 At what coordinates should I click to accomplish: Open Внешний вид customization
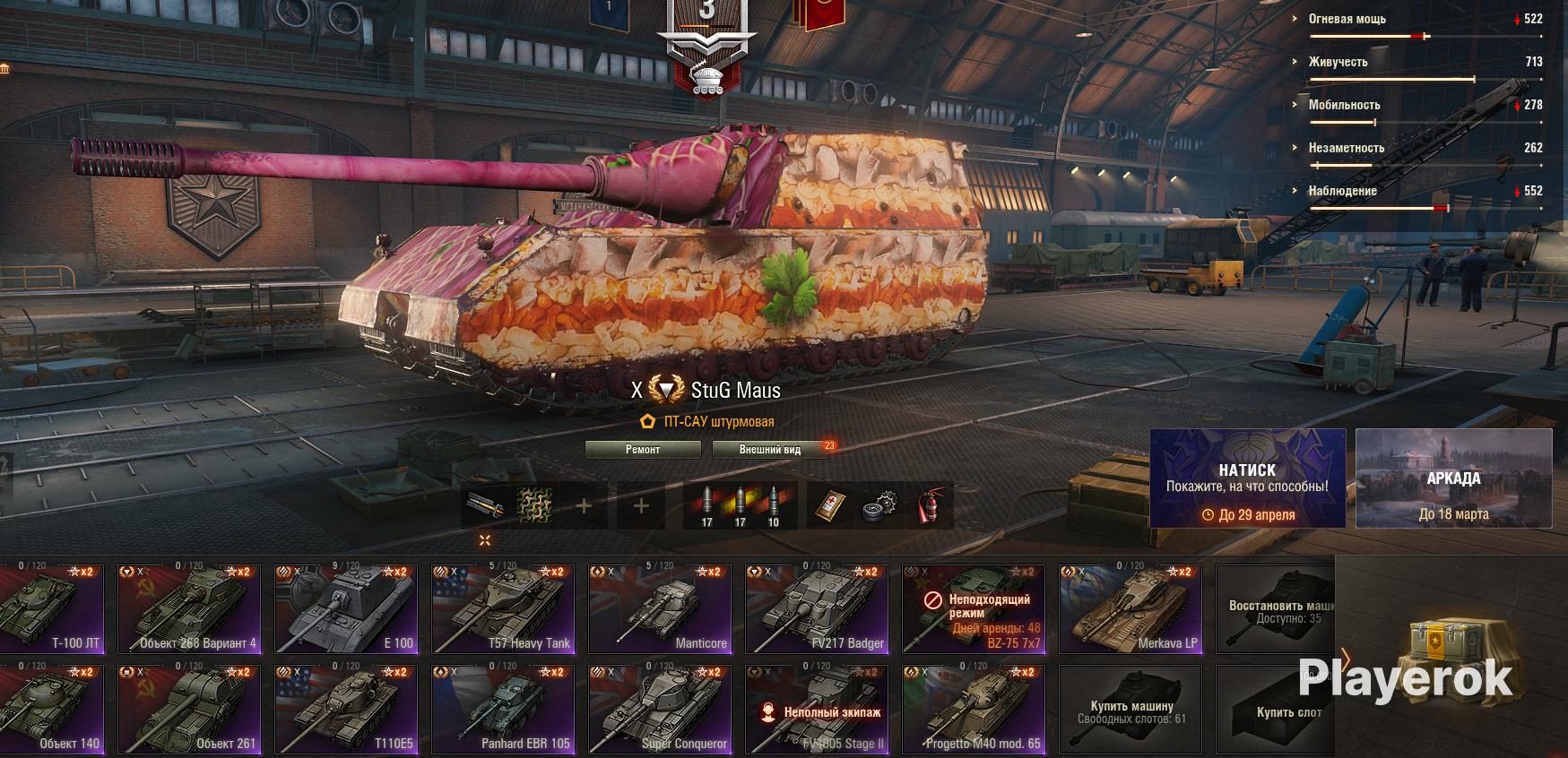(770, 450)
